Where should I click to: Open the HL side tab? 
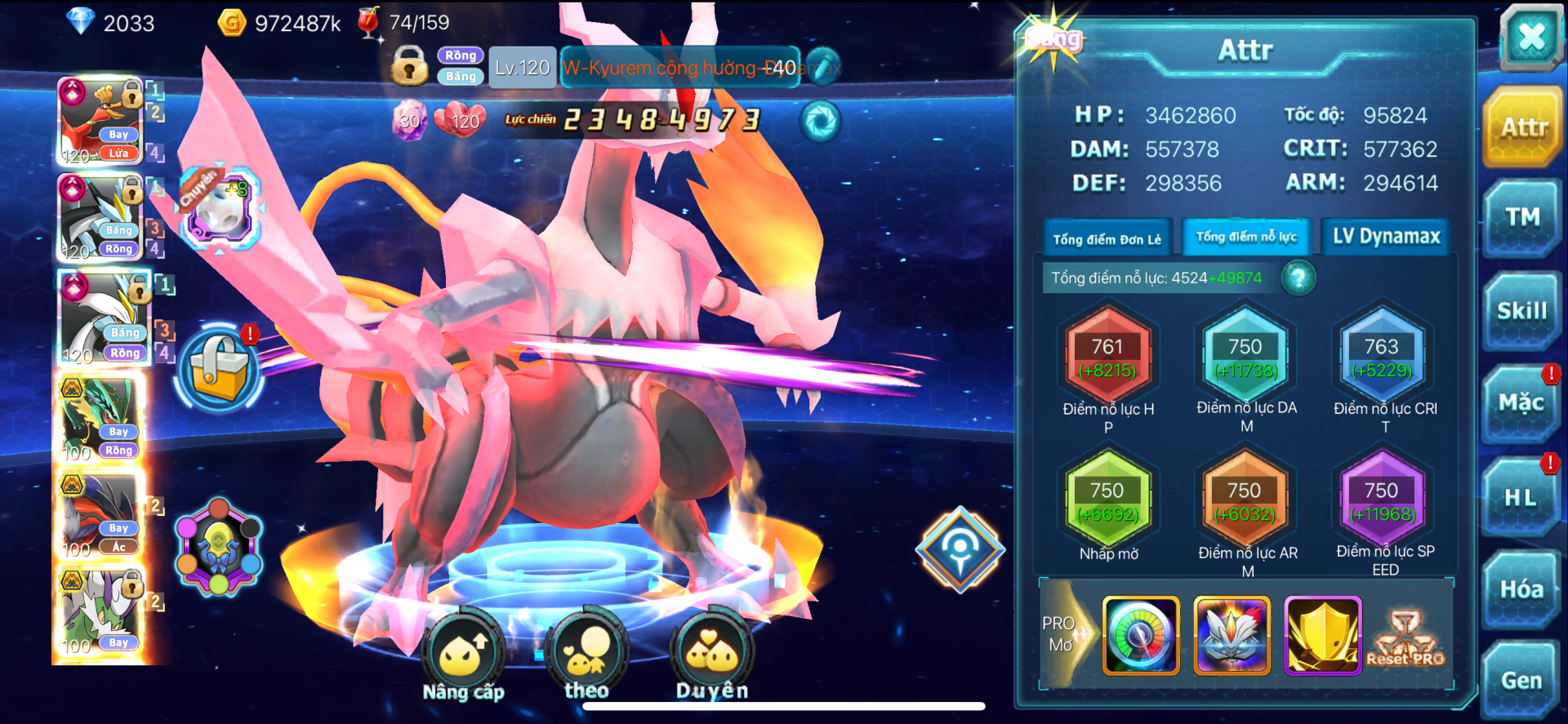pos(1521,497)
